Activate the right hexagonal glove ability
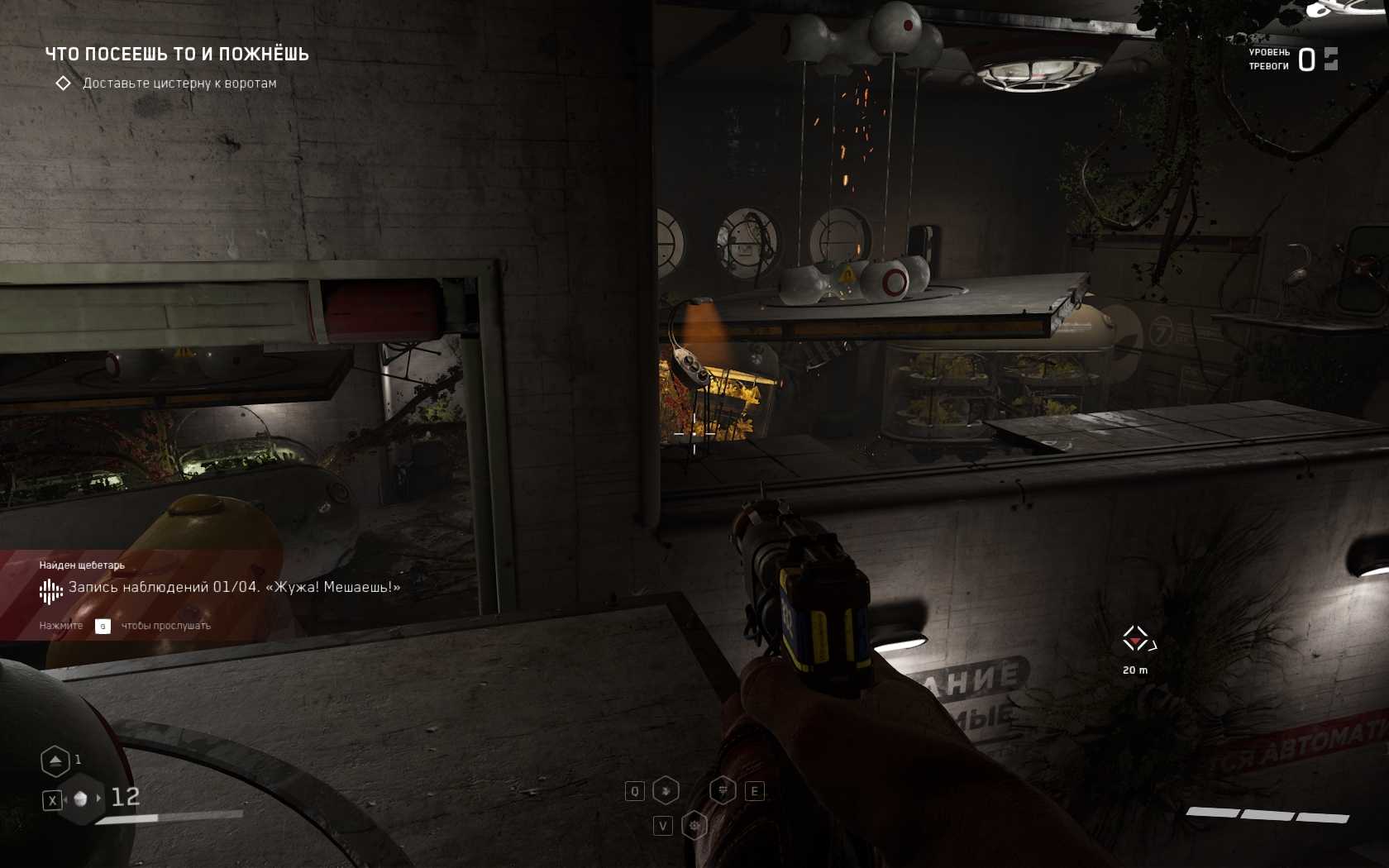The image size is (1389, 868). point(723,791)
